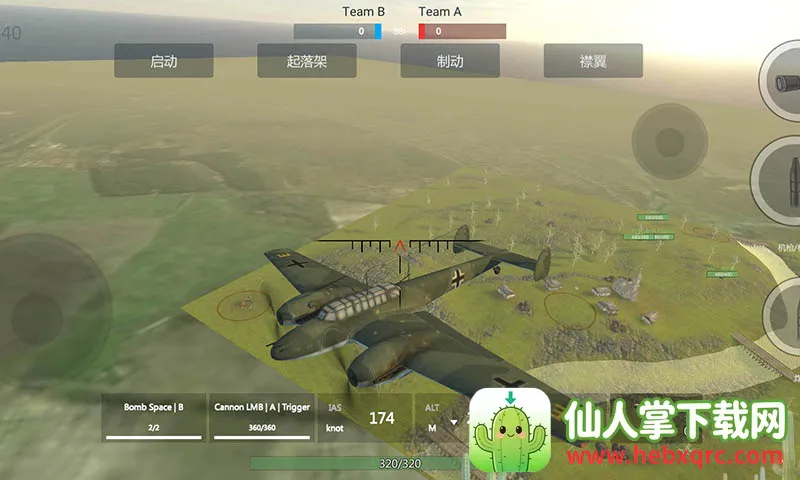This screenshot has height=480, width=800.
Task: Tap the 启动 engine start button
Action: (163, 61)
